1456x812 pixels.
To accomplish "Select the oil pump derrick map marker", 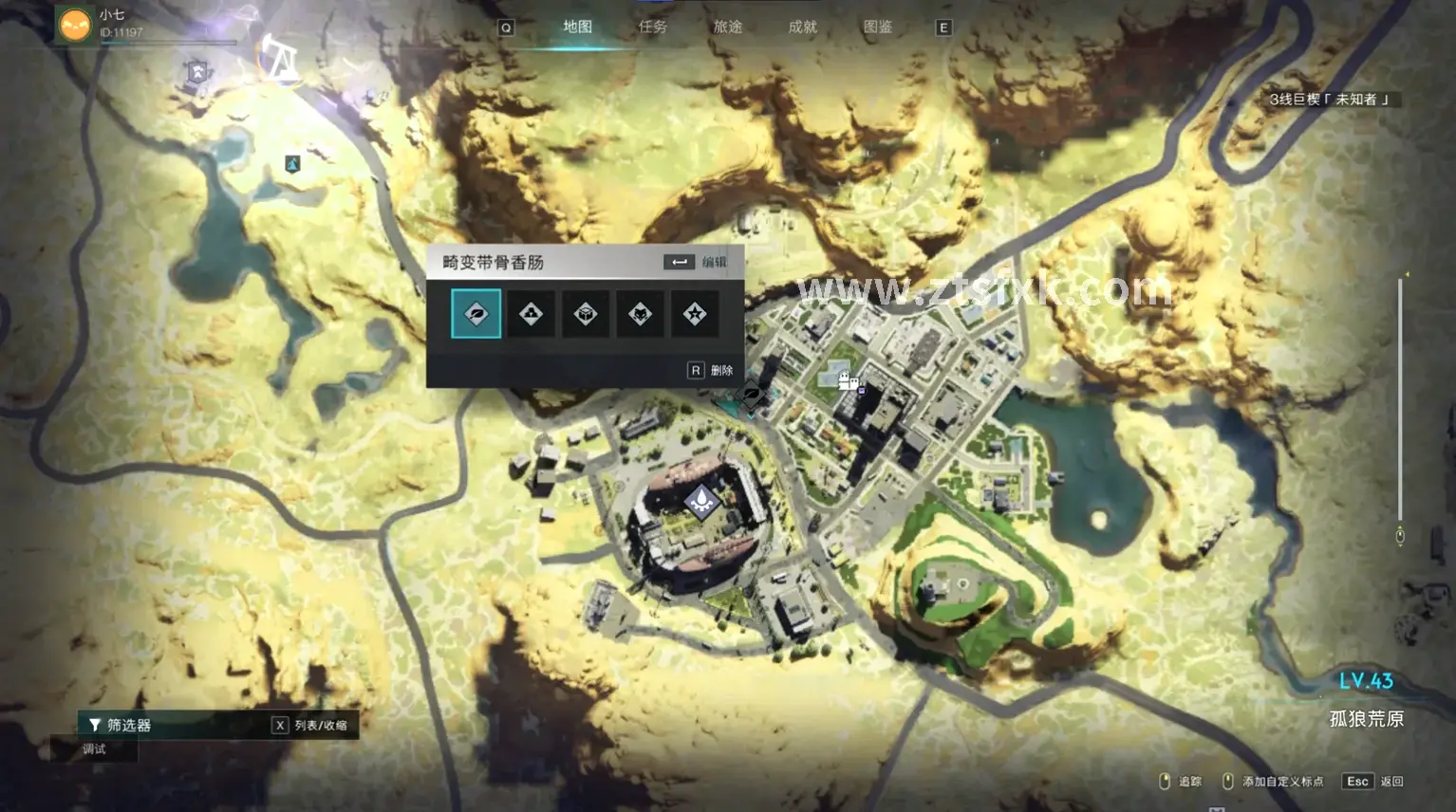I will pos(280,59).
